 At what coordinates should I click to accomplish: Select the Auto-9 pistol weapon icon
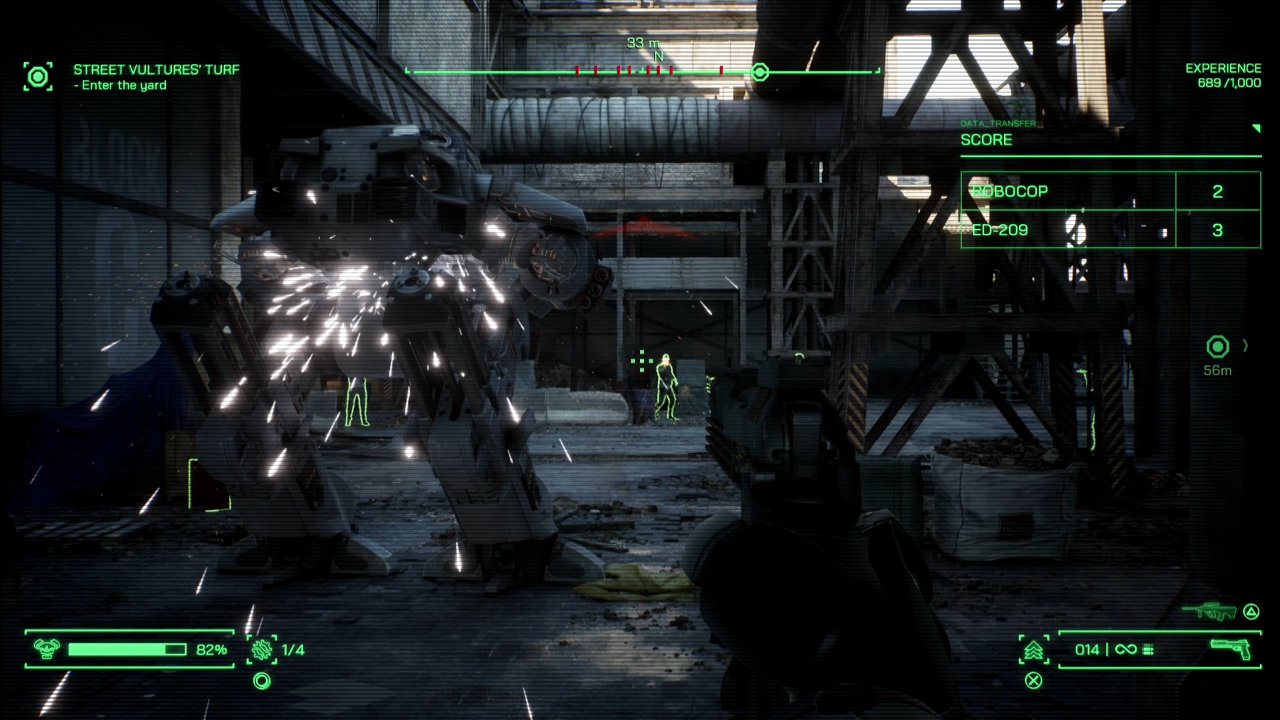point(1230,648)
